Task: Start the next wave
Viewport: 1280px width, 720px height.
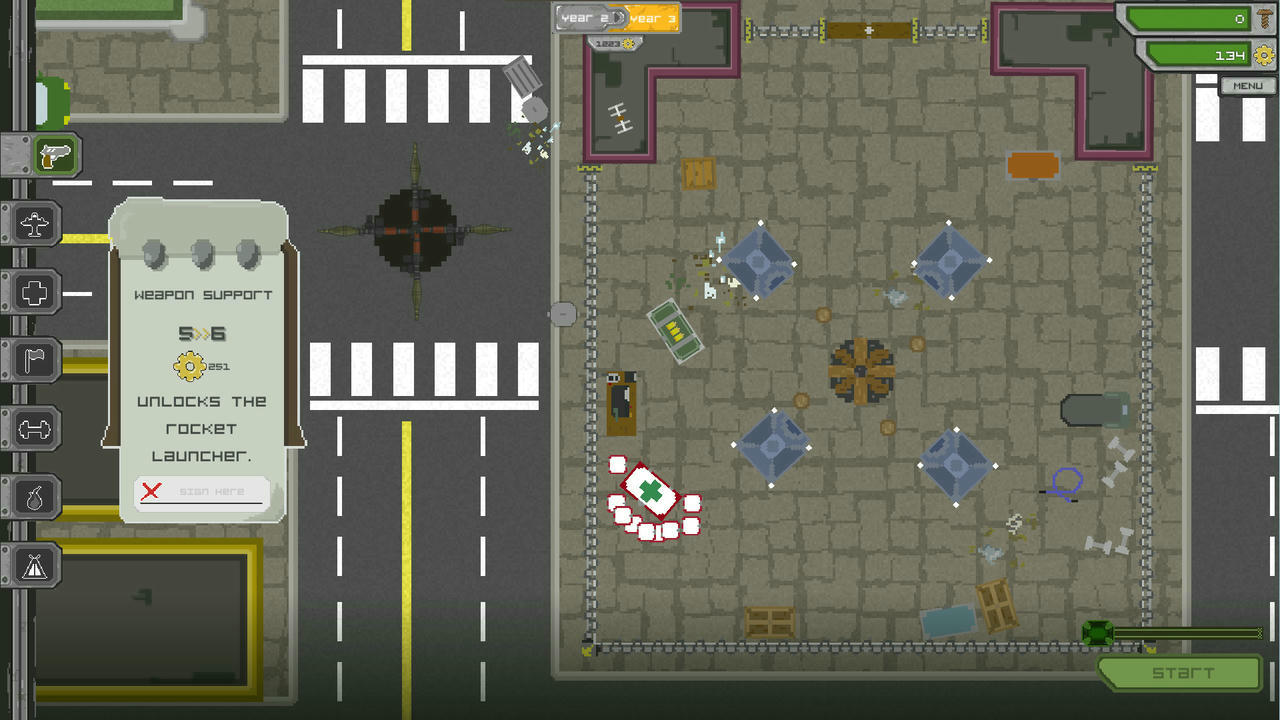Action: 1181,673
